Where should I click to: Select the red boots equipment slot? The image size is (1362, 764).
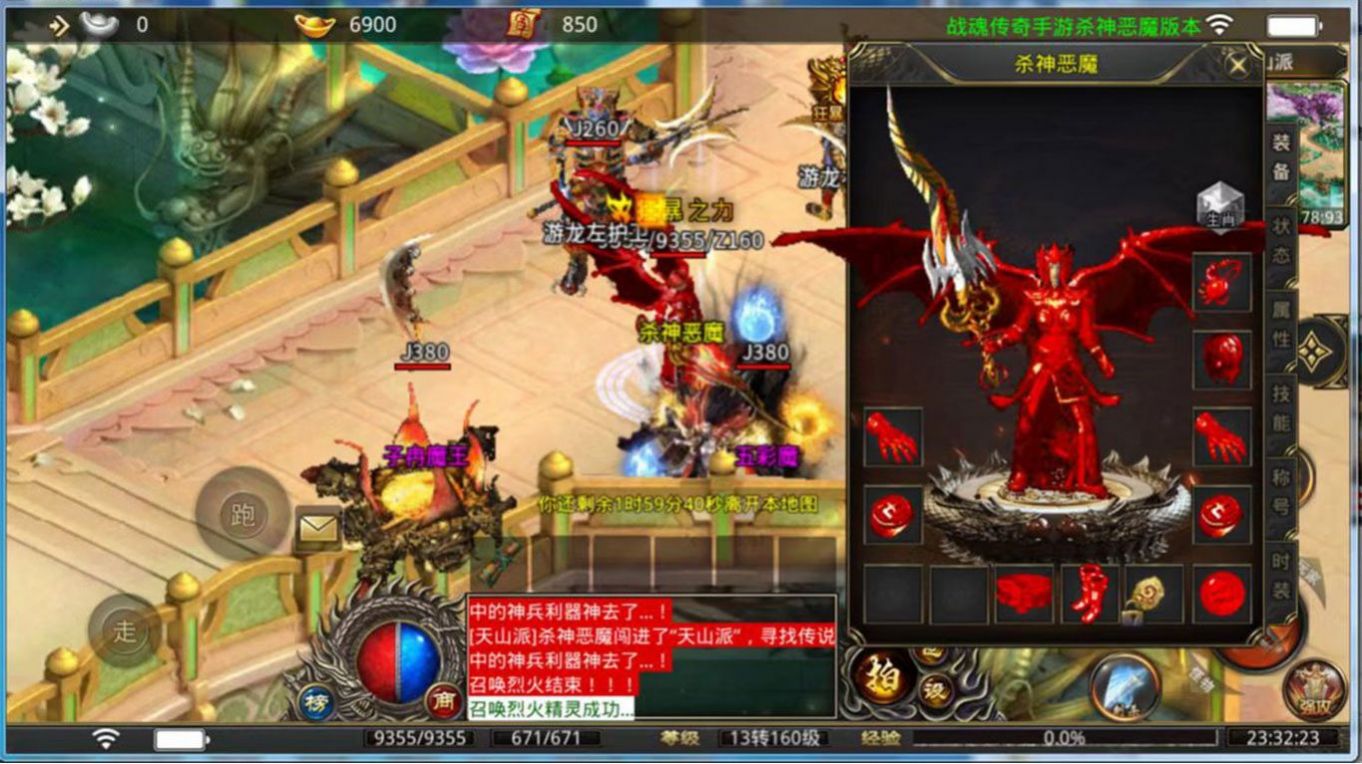coord(1088,594)
